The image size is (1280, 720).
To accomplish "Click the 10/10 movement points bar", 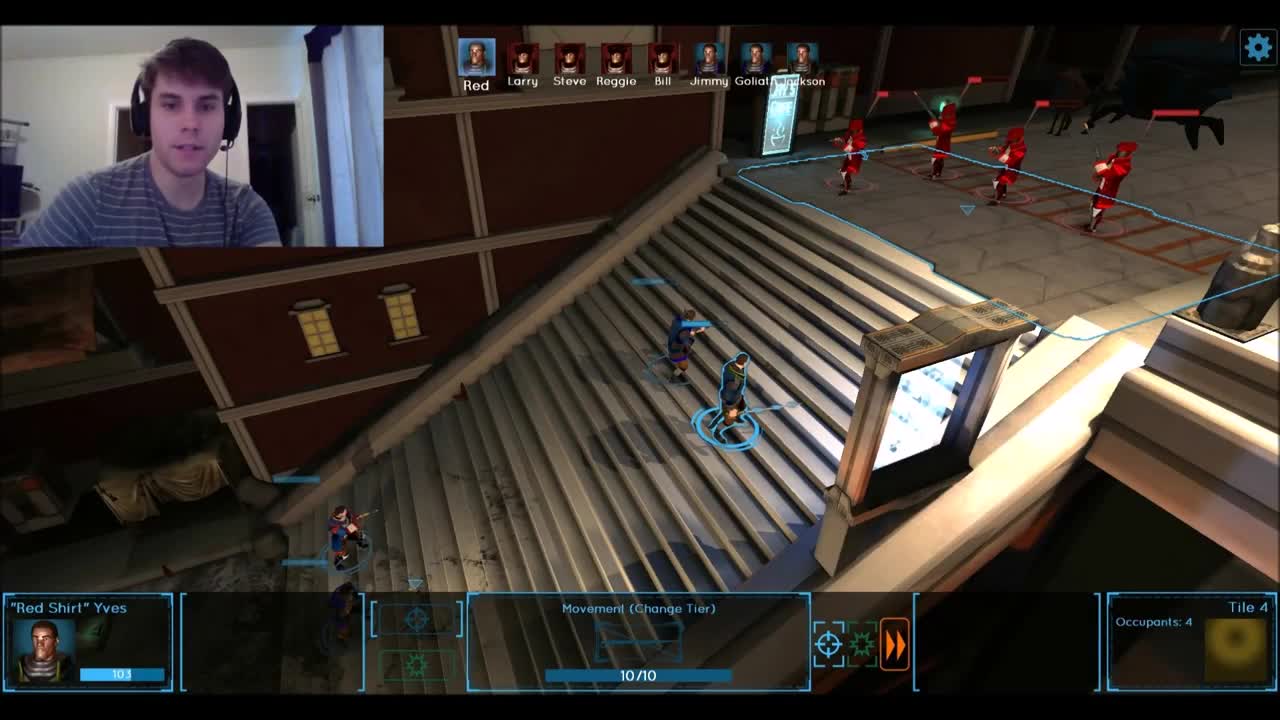I will [x=640, y=673].
